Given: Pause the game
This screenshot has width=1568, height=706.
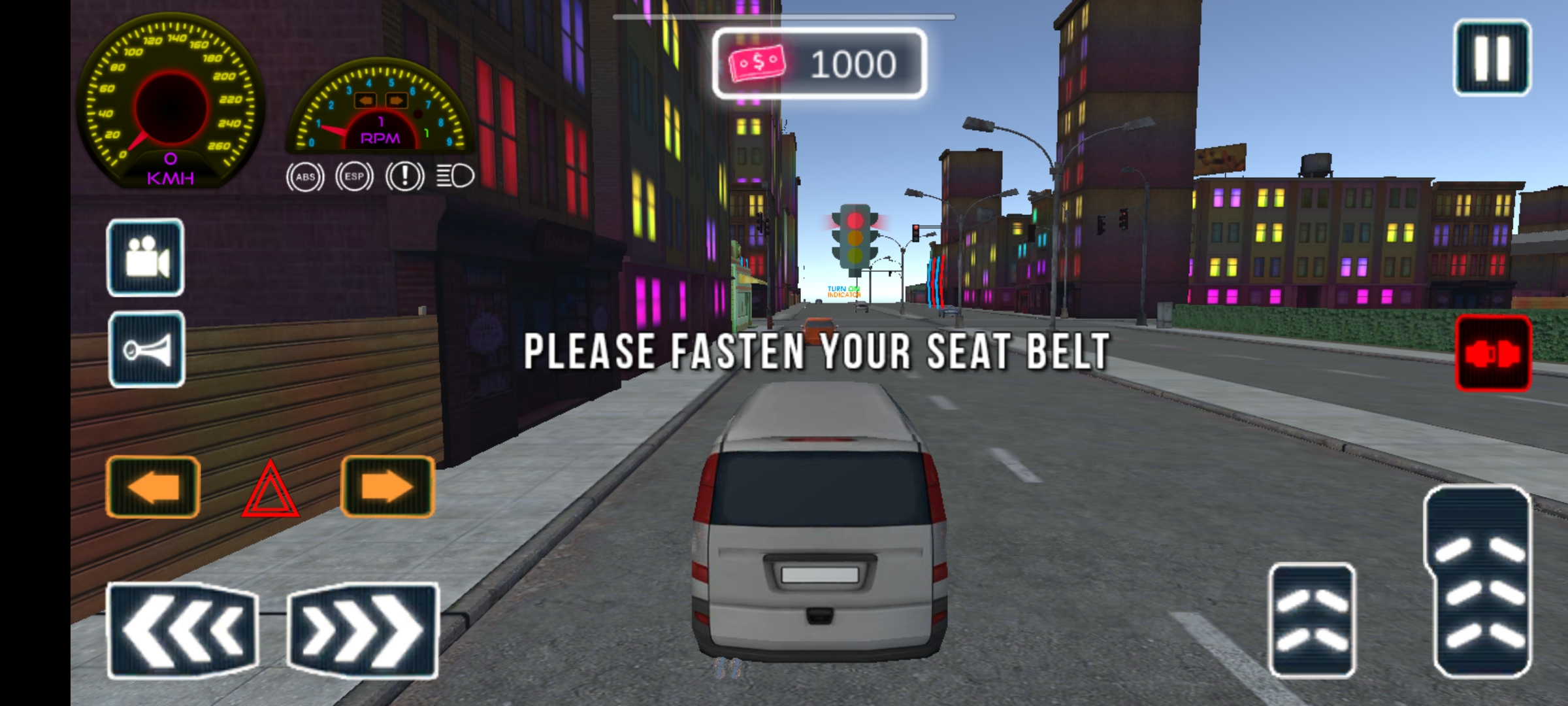Looking at the screenshot, I should click(x=1492, y=58).
